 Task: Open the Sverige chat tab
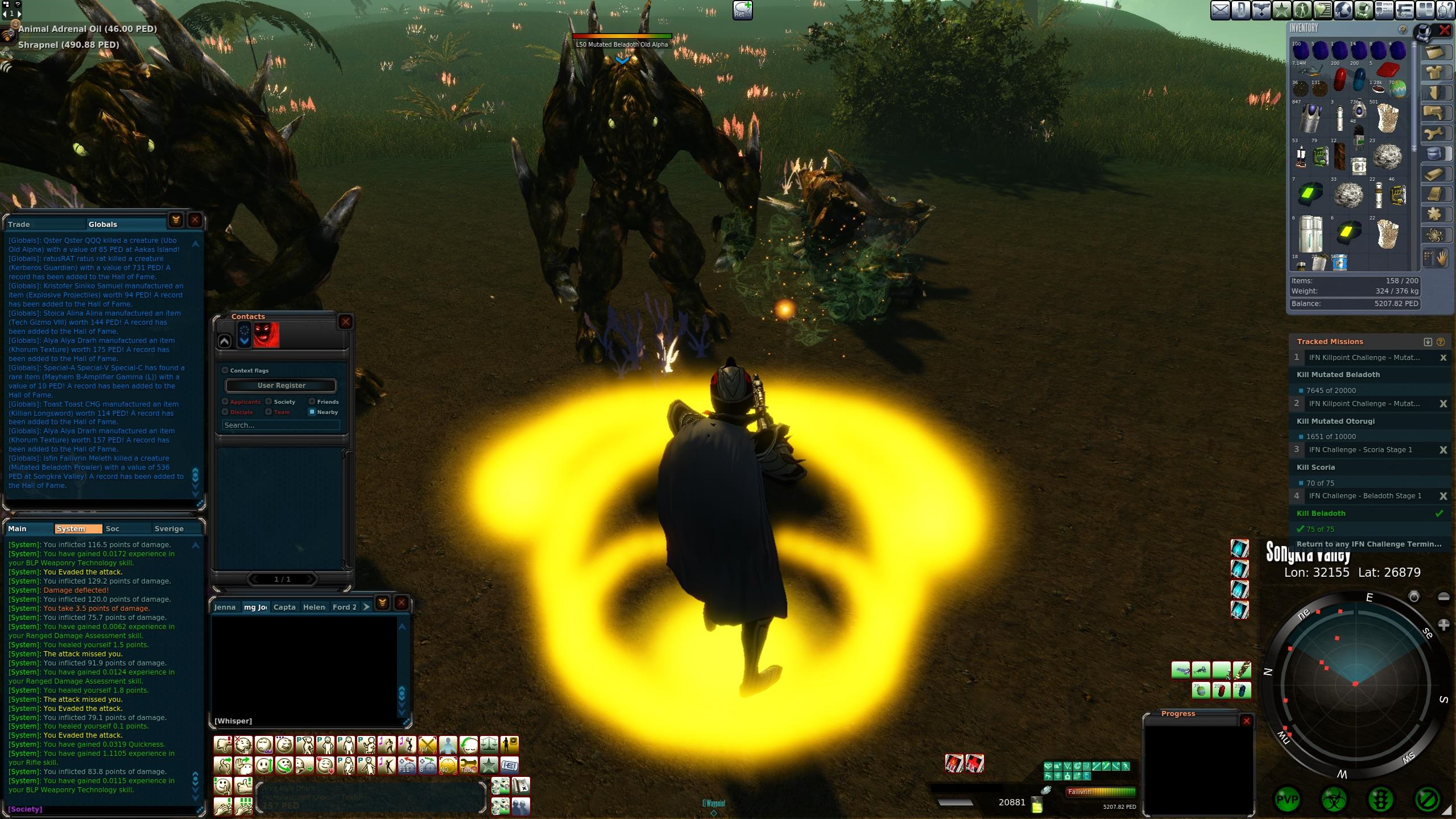click(x=169, y=528)
